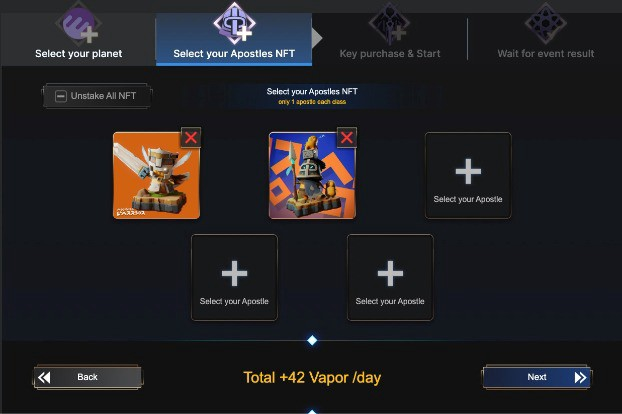
Task: Open the Wait for event result step
Action: [x=545, y=38]
